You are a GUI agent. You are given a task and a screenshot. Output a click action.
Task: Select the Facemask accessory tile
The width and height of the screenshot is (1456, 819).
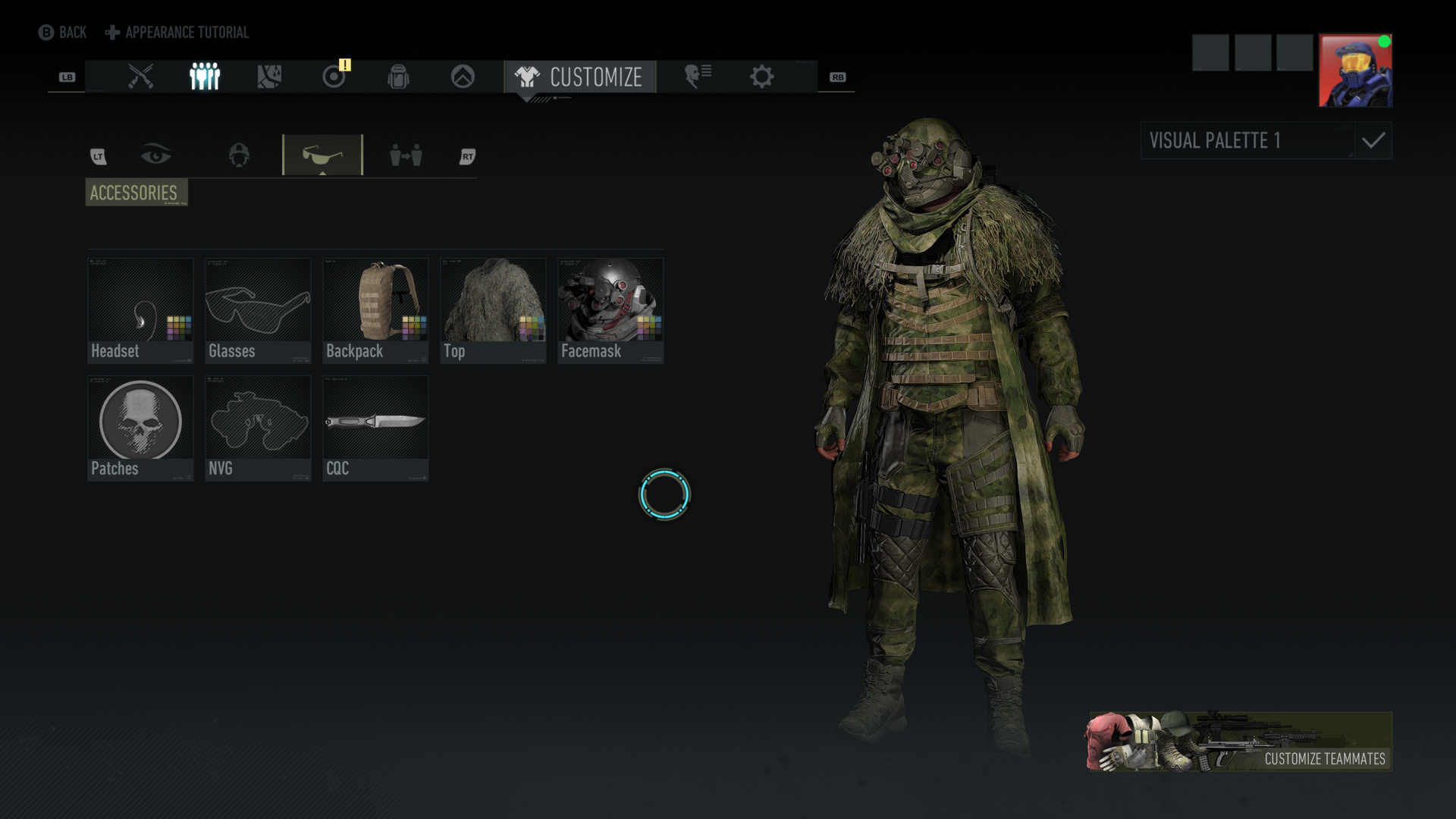click(610, 310)
